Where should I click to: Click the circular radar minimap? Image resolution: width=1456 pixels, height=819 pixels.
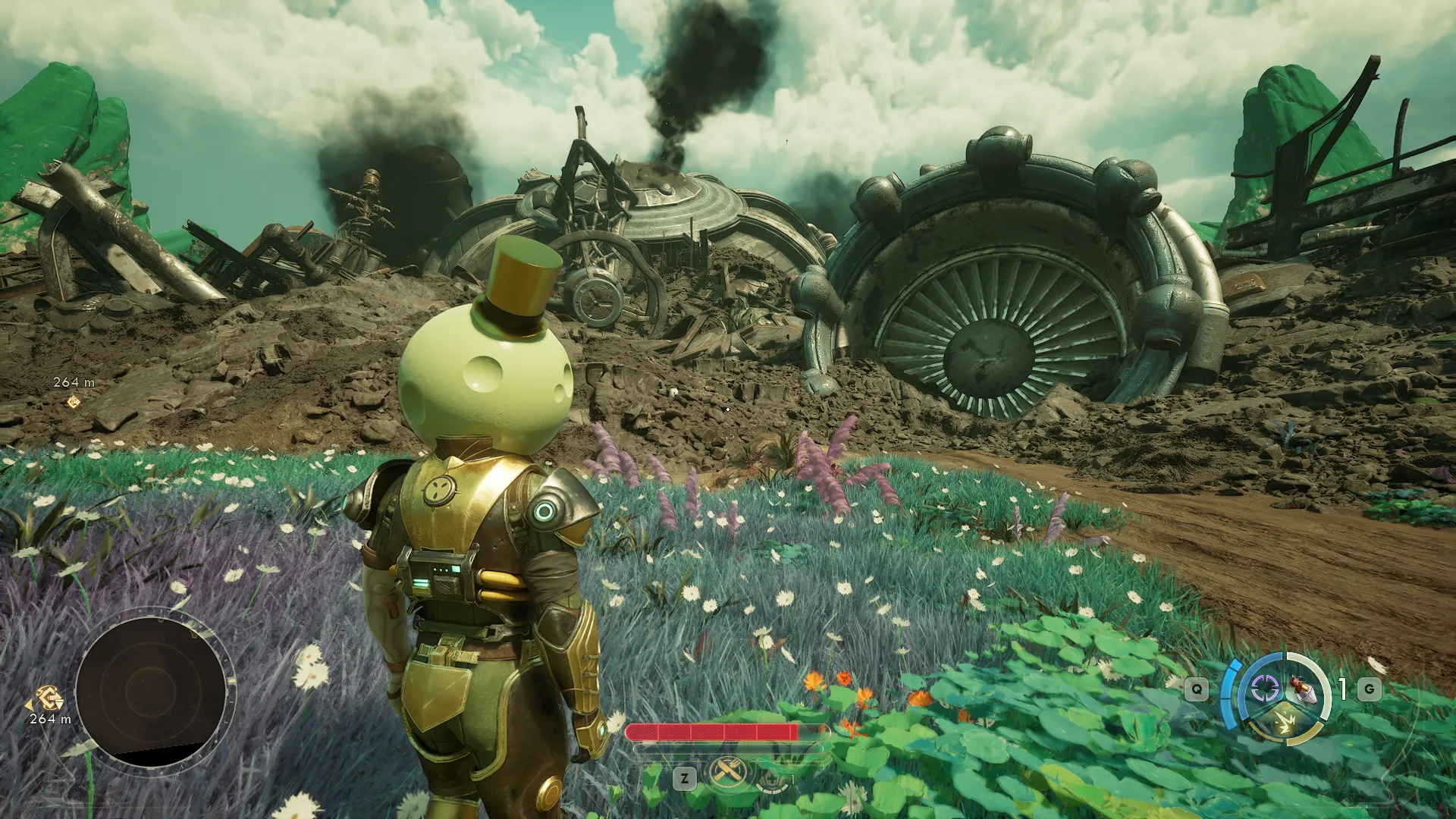150,689
